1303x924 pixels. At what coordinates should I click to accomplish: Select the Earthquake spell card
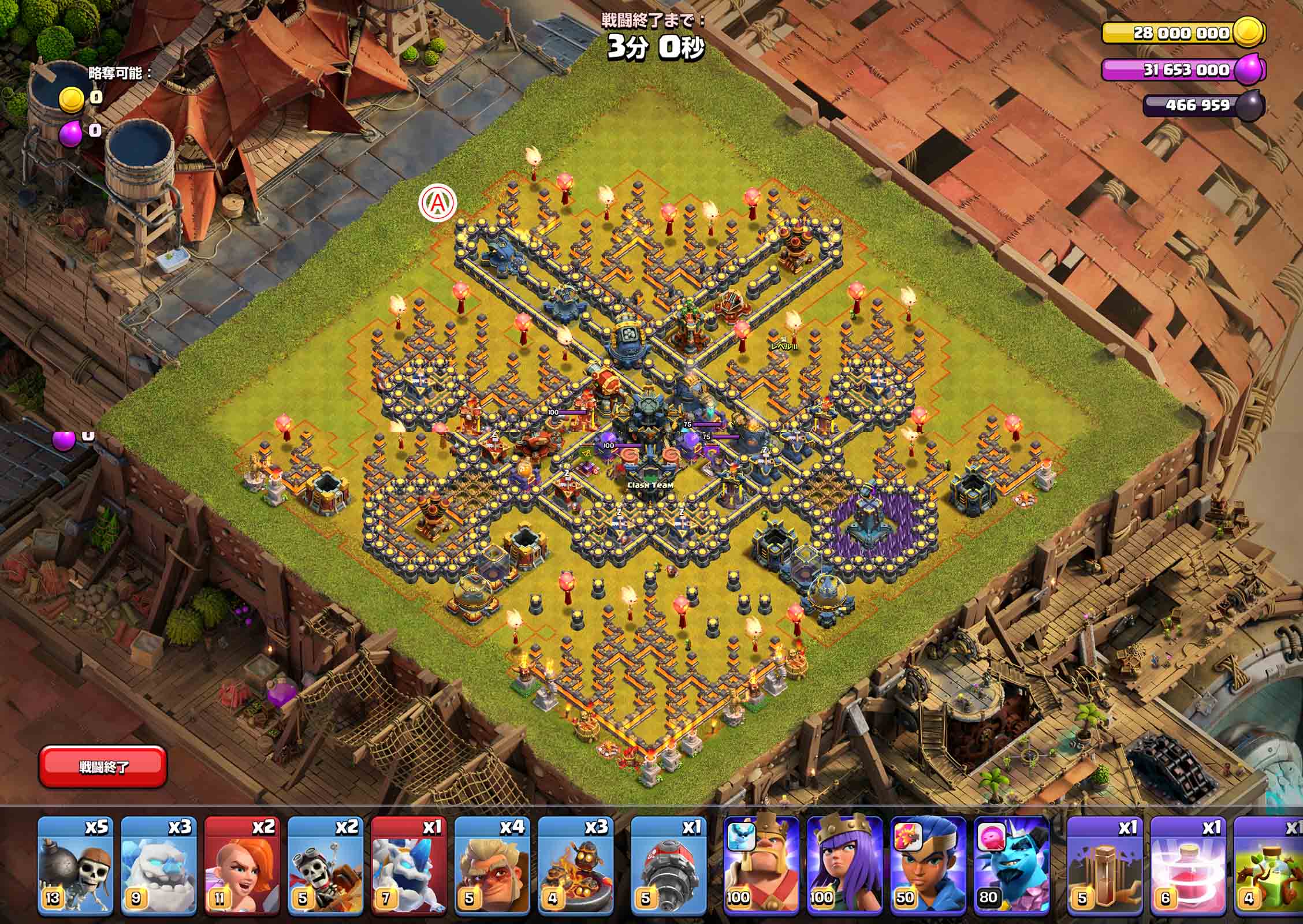coord(1104,866)
